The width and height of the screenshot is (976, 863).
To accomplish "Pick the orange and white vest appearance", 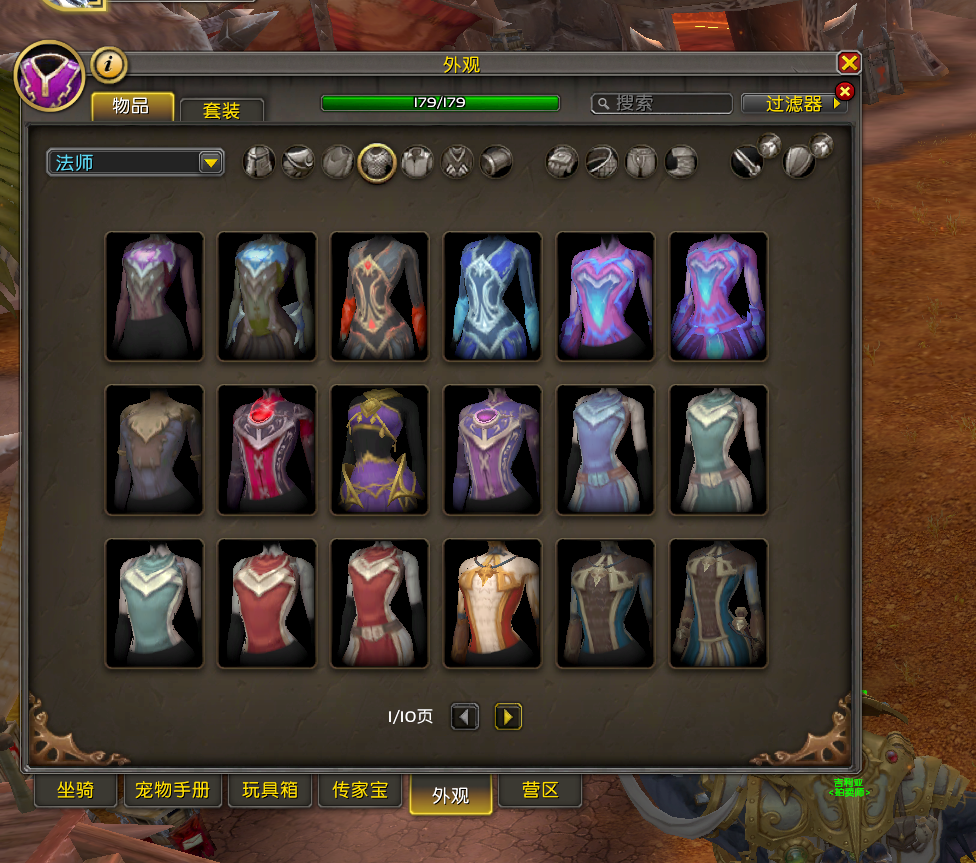I will click(x=493, y=604).
